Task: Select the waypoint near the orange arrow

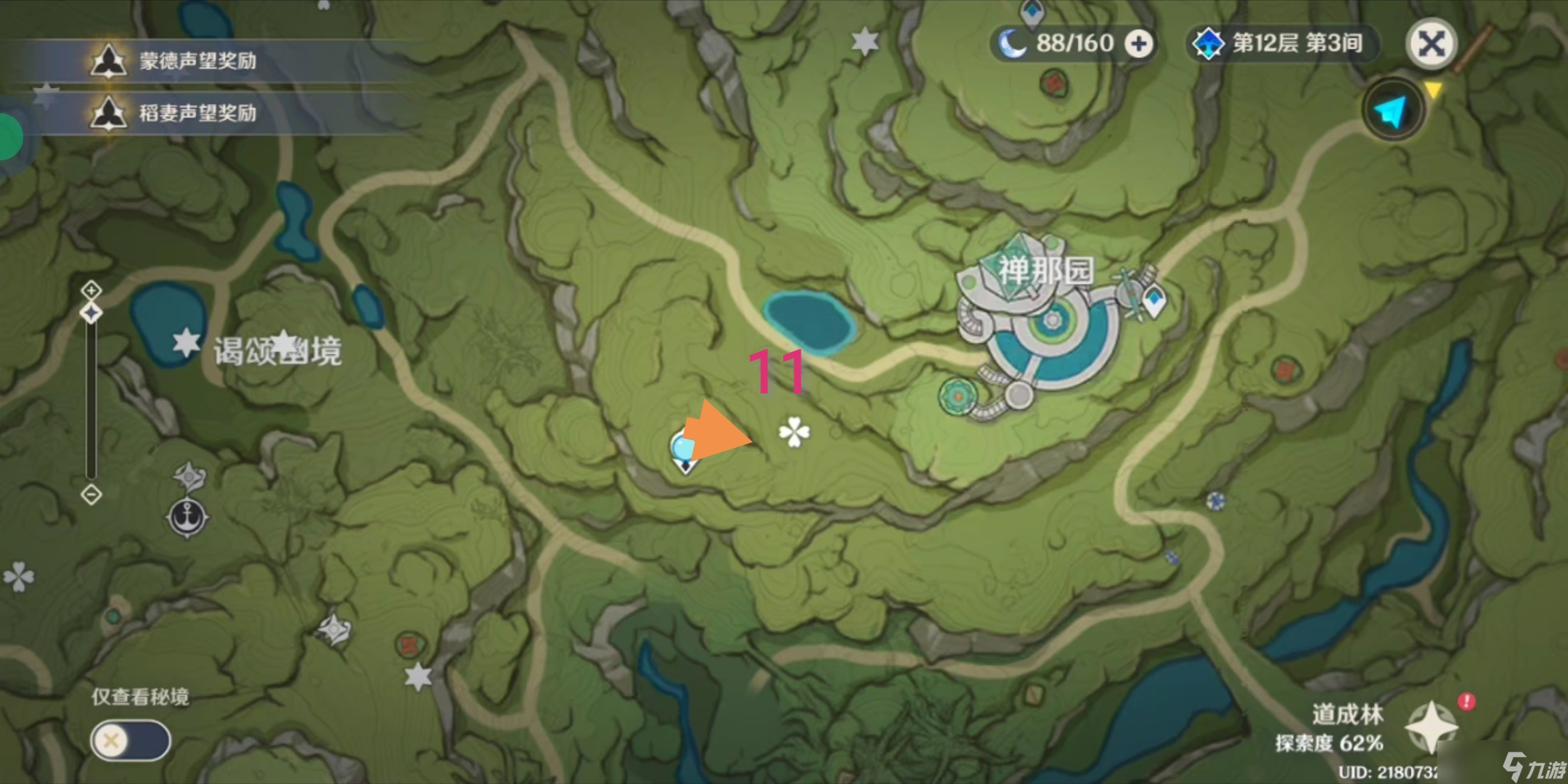Action: (x=683, y=452)
